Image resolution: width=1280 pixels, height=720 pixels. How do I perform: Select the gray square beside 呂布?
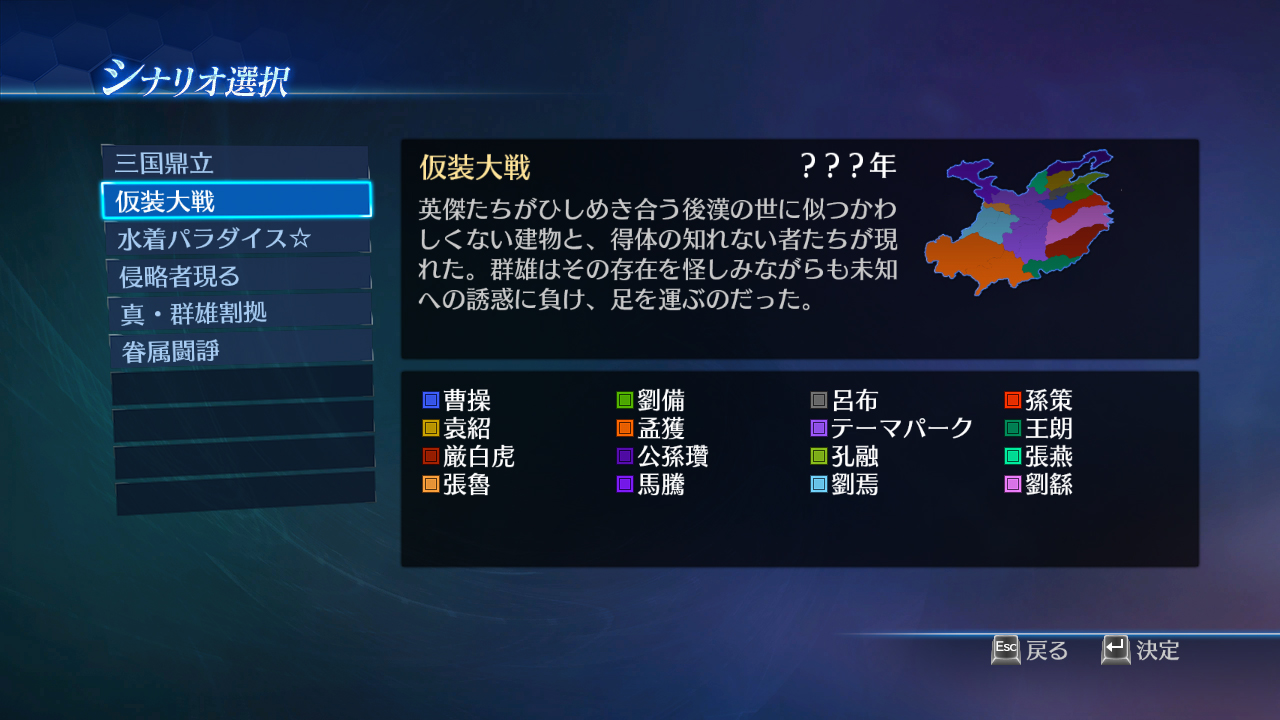821,399
